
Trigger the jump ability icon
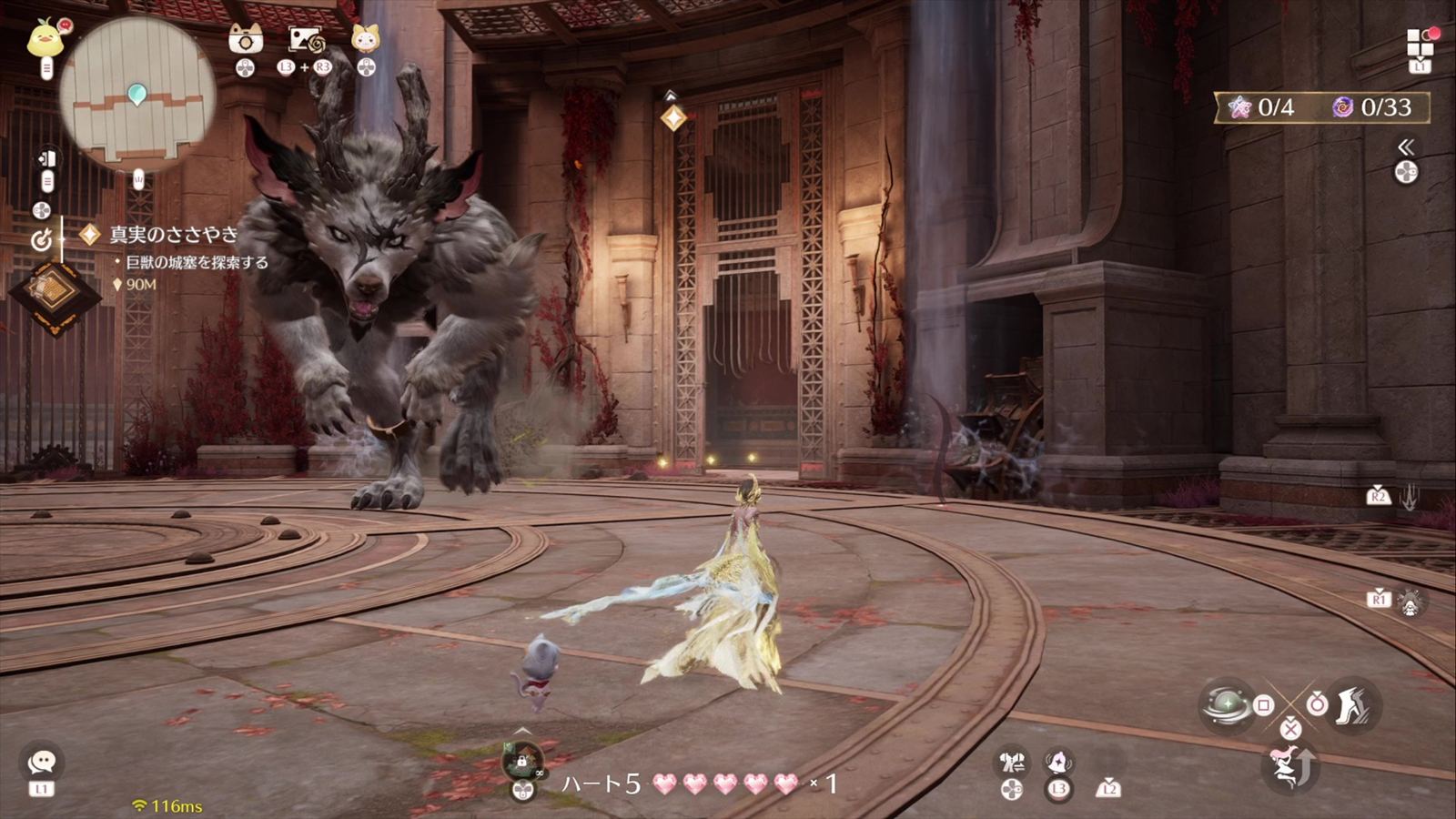point(1290,766)
